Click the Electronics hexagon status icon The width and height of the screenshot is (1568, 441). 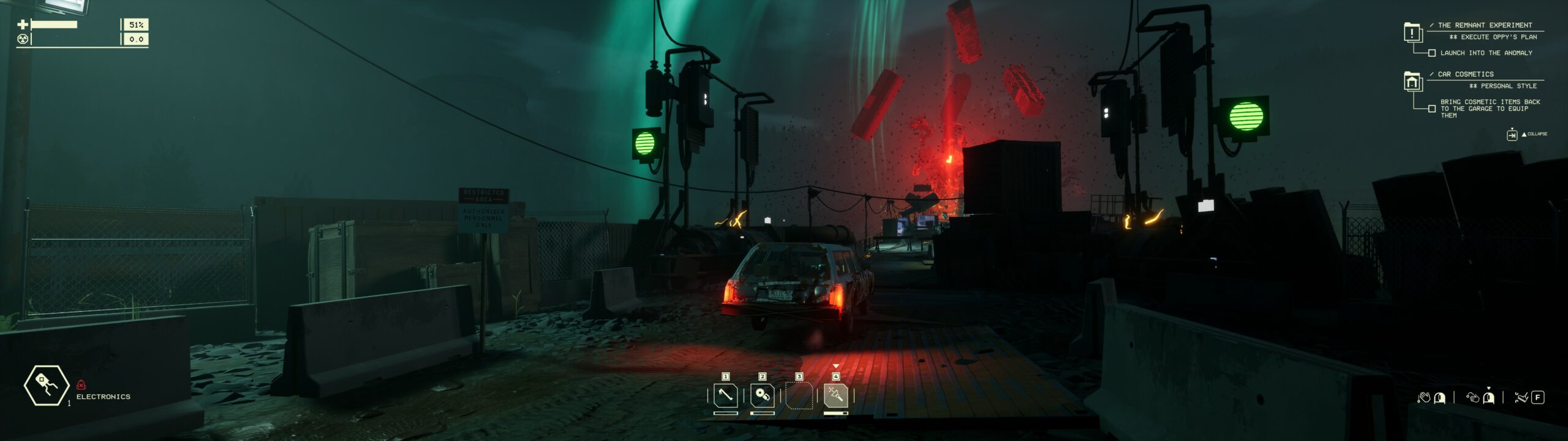[x=47, y=385]
